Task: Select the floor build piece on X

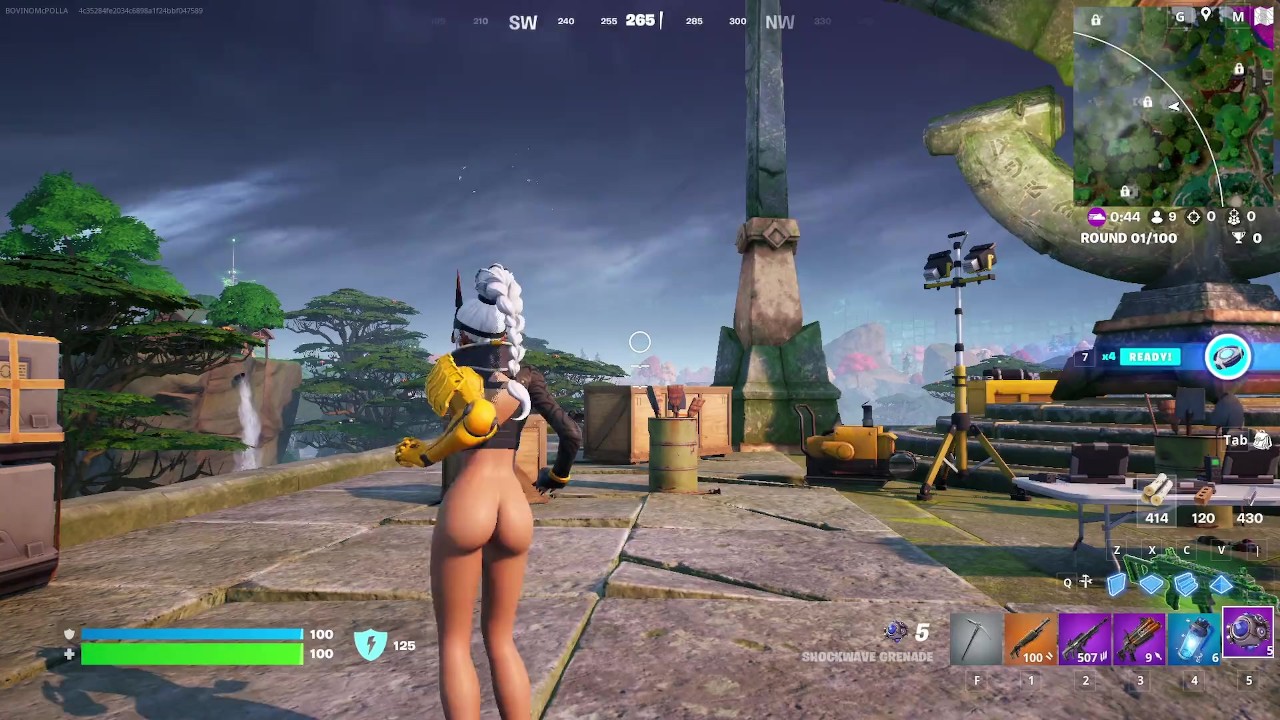Action: pyautogui.click(x=1152, y=583)
